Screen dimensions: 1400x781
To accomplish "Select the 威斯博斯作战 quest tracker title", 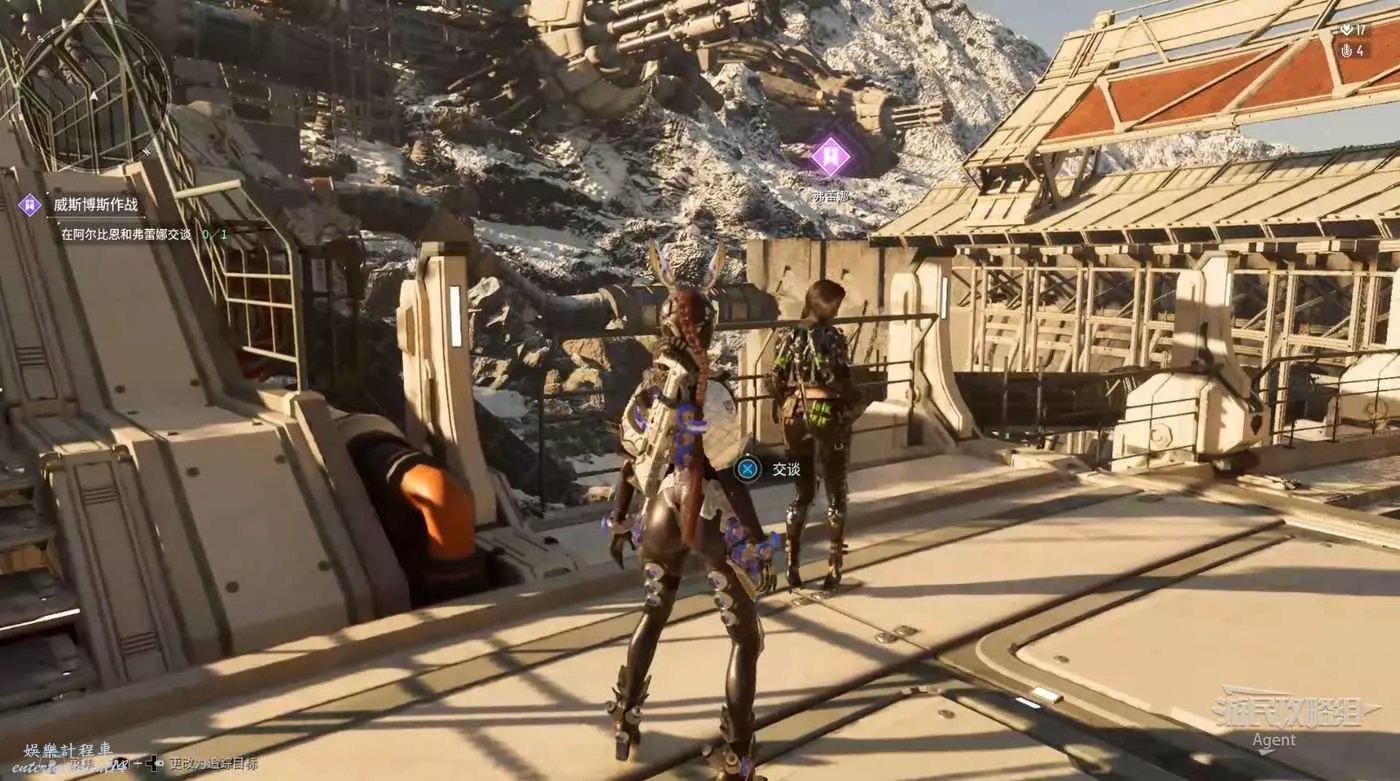I will 95,206.
